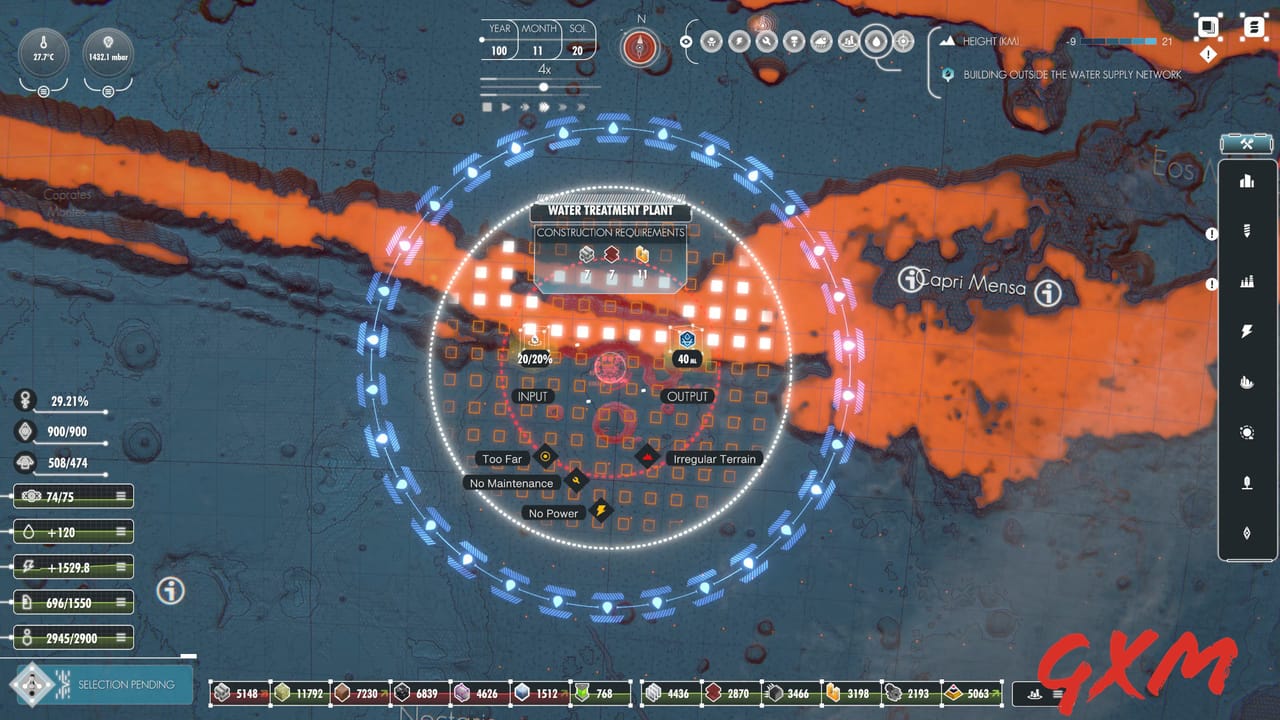The width and height of the screenshot is (1280, 720).
Task: Select the maintenance wrench overlay icon
Action: [765, 41]
